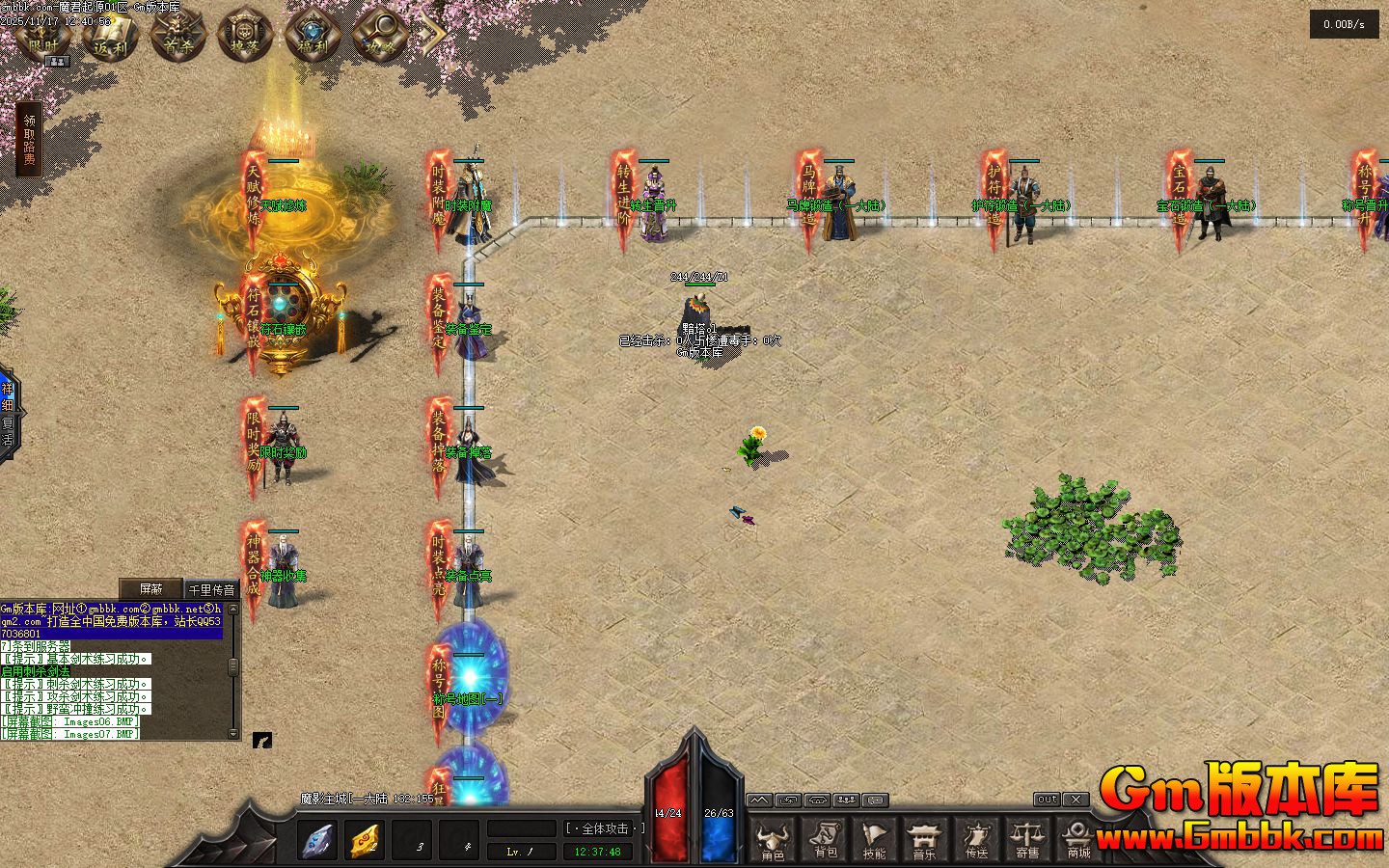1389x868 pixels.
Task: Open the 掉落 drops icon
Action: pyautogui.click(x=246, y=35)
